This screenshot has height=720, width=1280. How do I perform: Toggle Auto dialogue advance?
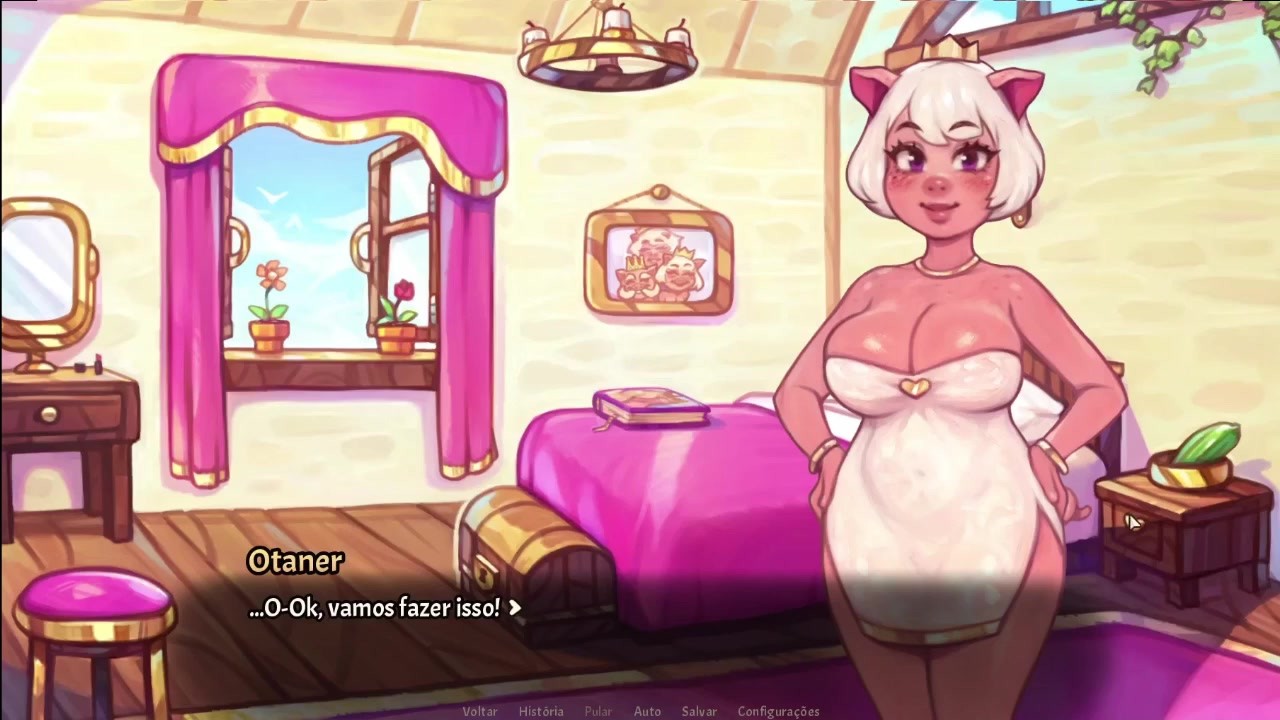pyautogui.click(x=647, y=711)
